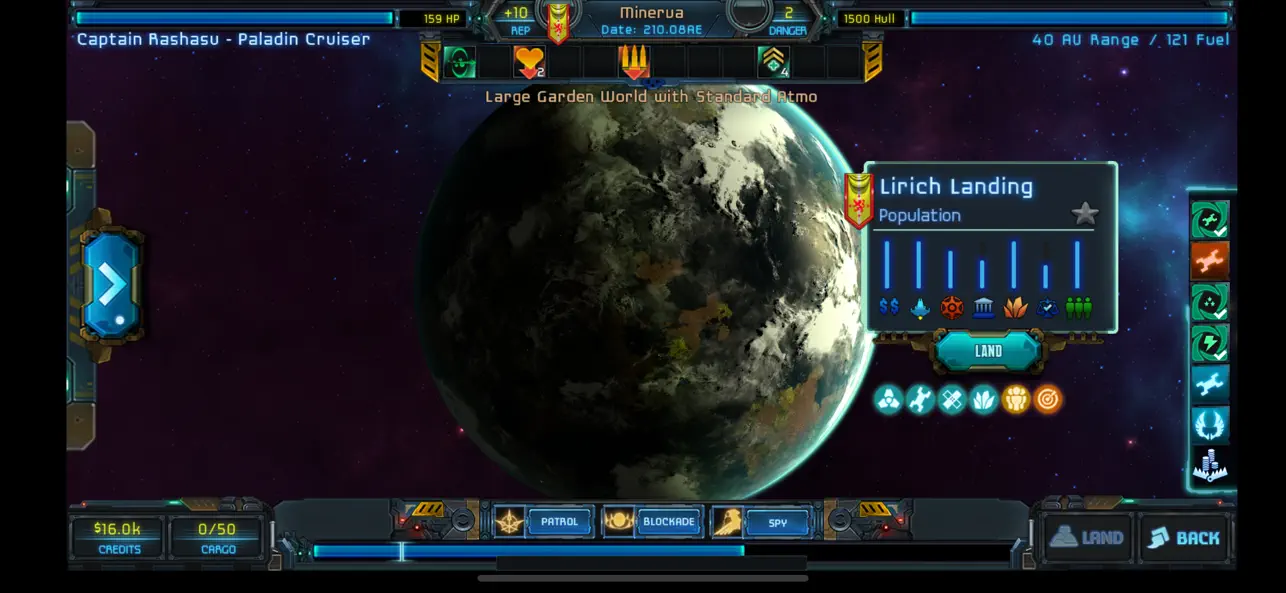
Task: Begin a Blockade operation
Action: pos(668,522)
